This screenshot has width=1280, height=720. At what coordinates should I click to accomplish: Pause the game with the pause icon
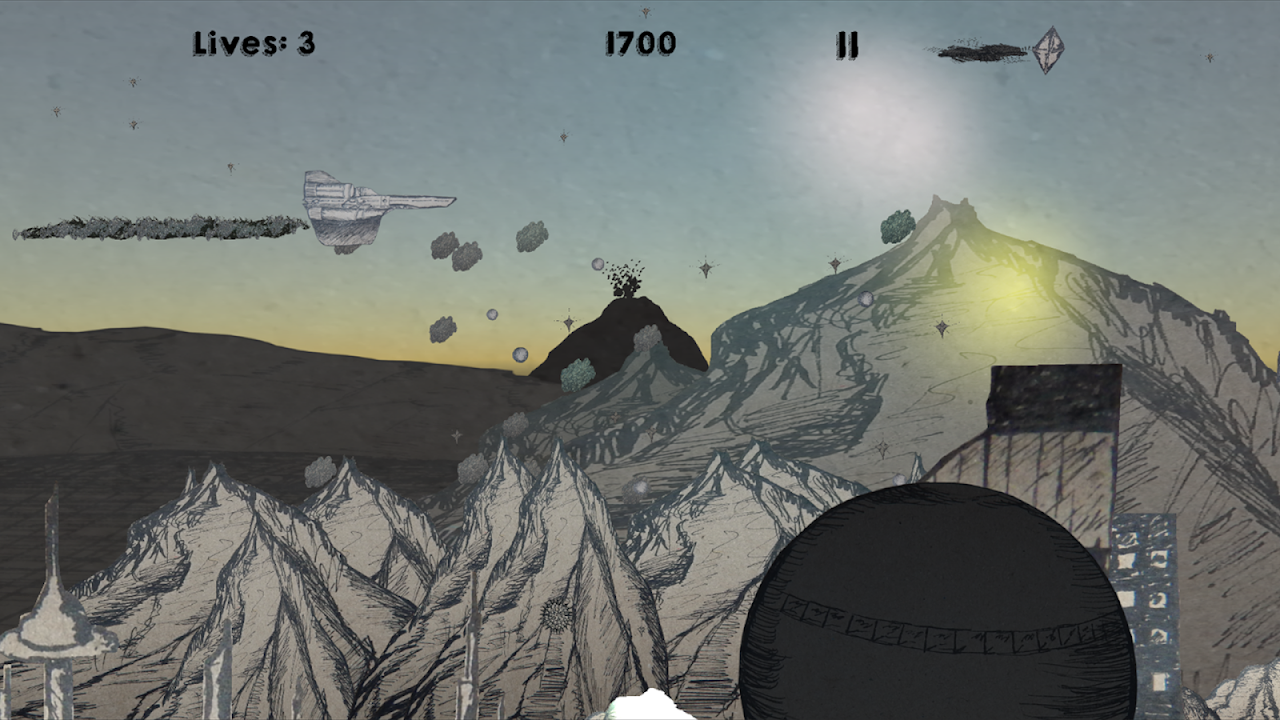(847, 45)
